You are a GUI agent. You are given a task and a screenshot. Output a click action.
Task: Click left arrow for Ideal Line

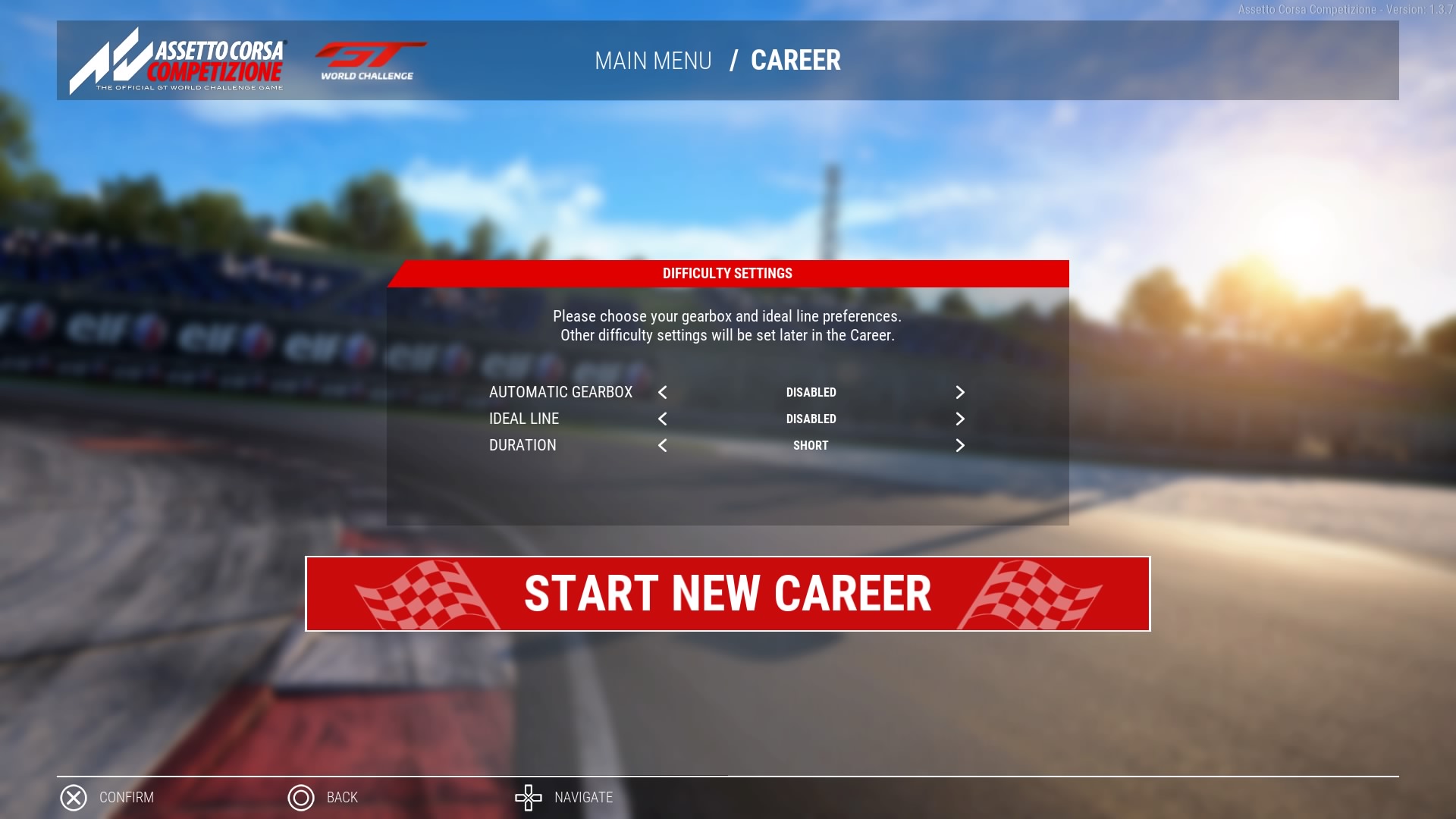coord(663,419)
